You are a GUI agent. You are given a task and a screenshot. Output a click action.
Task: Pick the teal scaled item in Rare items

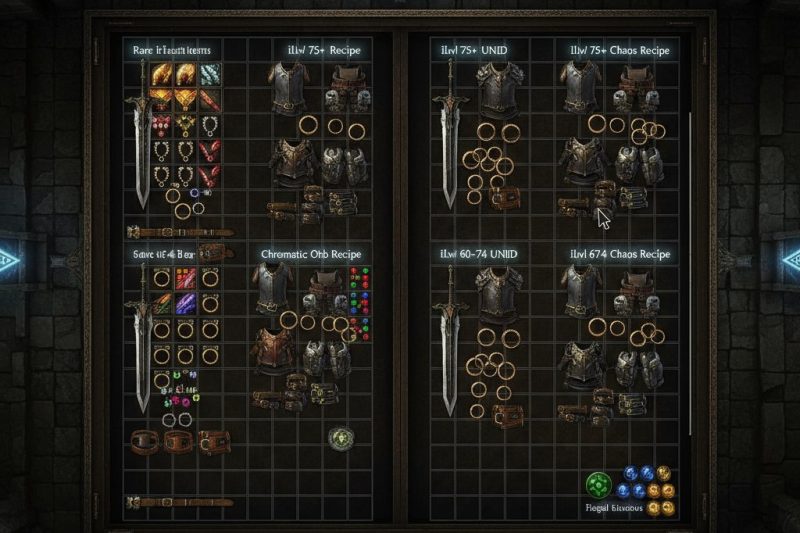(210, 75)
